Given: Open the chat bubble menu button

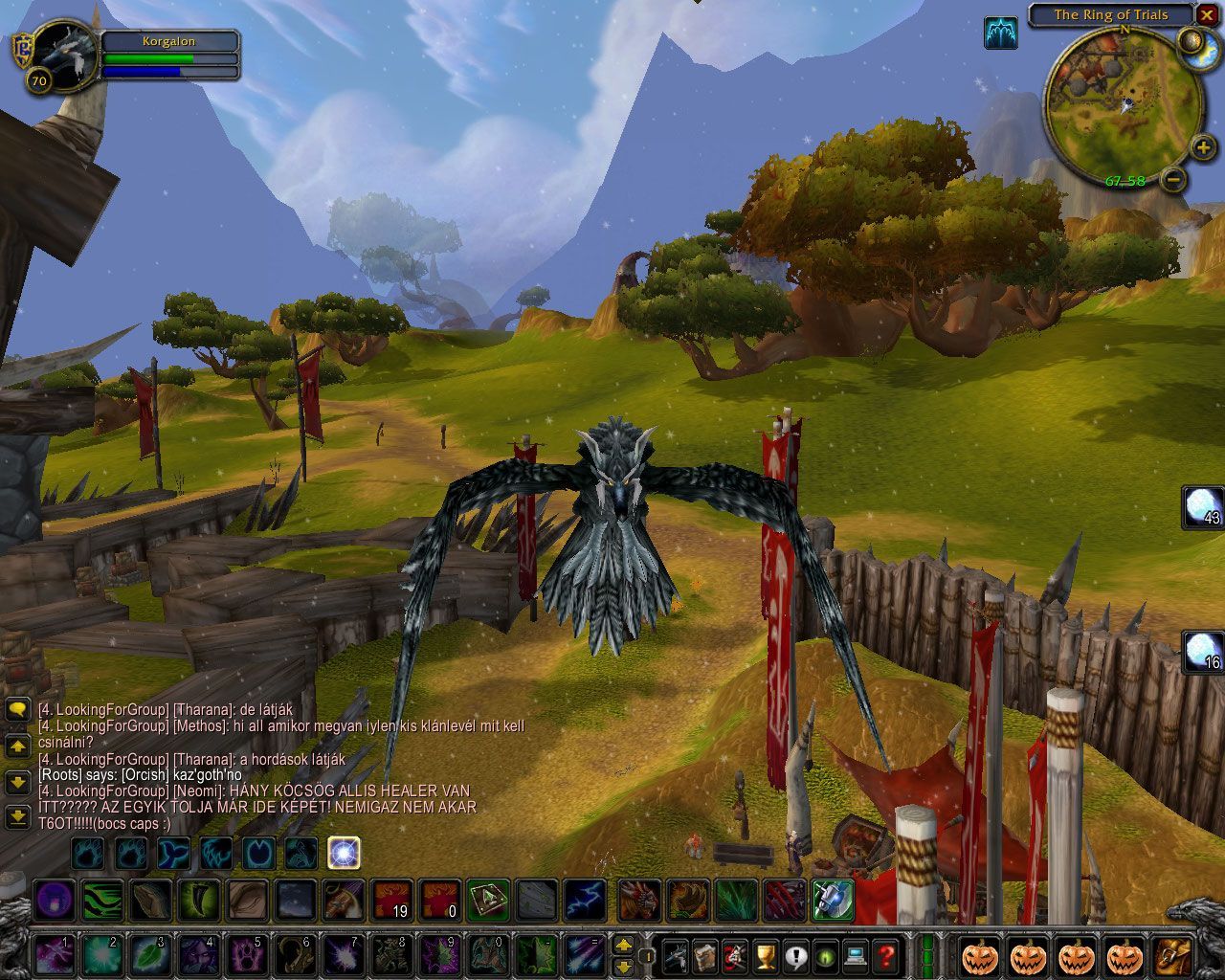Looking at the screenshot, I should point(17,709).
